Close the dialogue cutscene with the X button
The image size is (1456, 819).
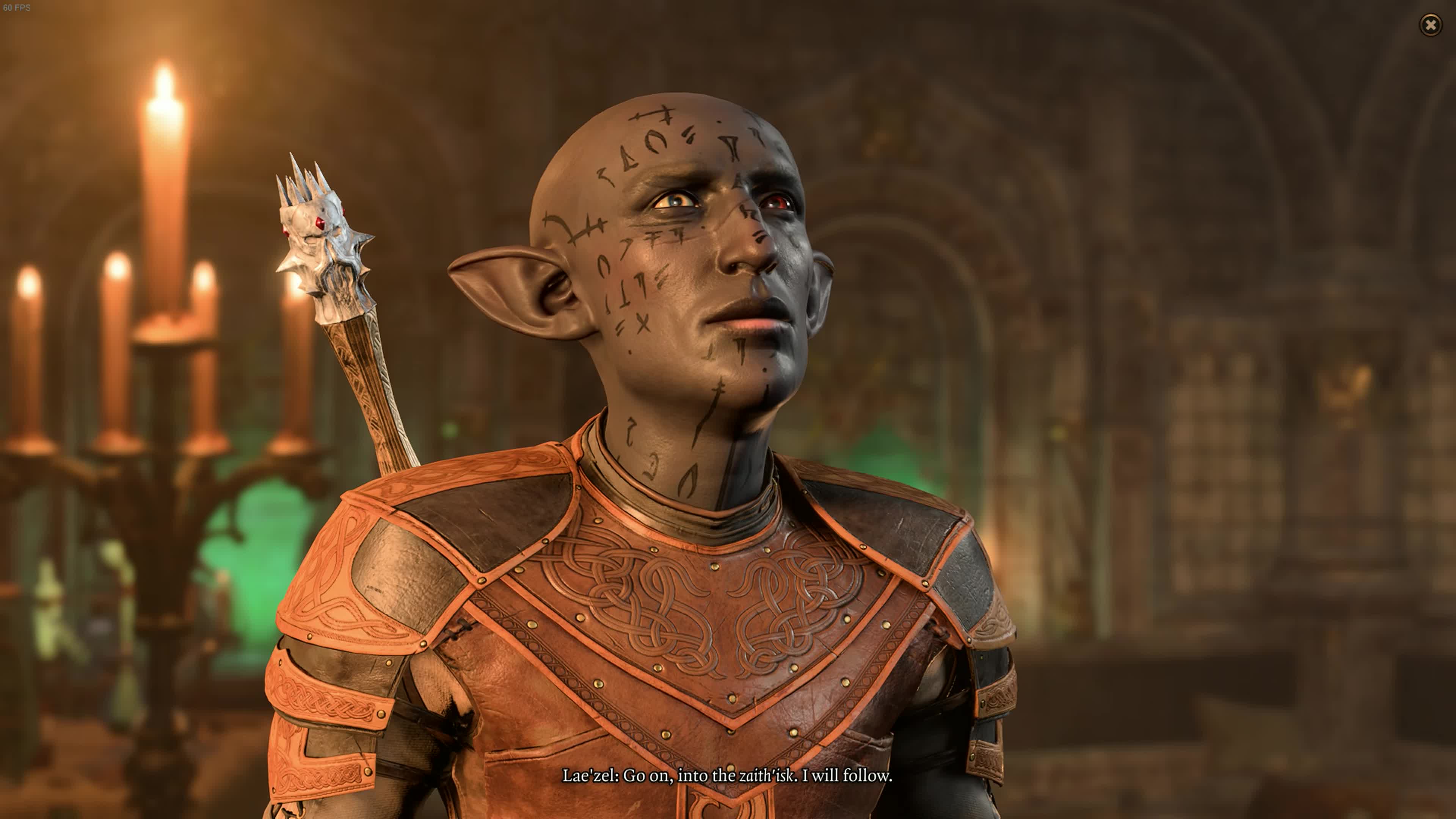pos(1430,25)
